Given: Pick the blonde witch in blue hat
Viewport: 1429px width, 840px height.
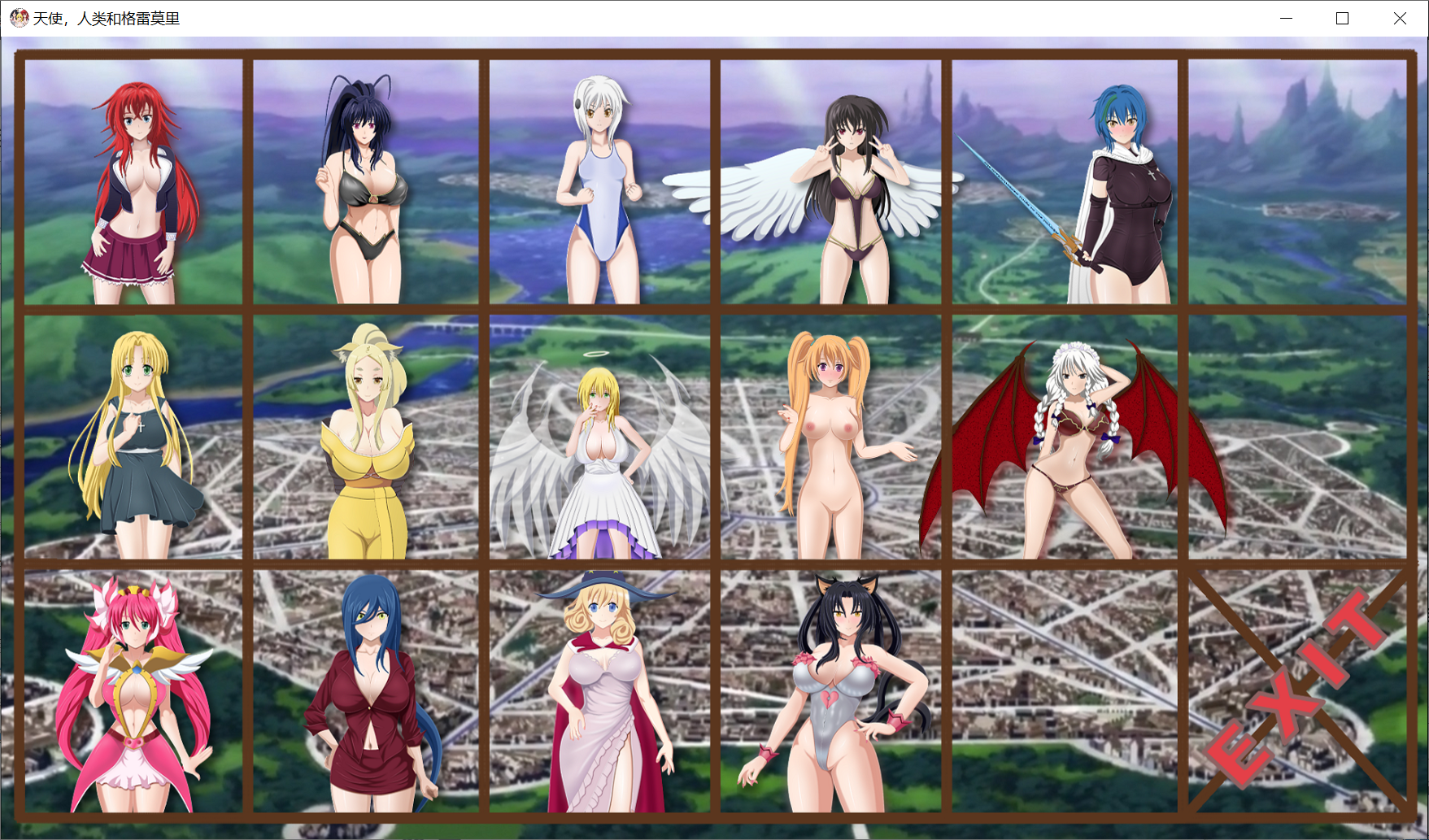Looking at the screenshot, I should 599,691.
